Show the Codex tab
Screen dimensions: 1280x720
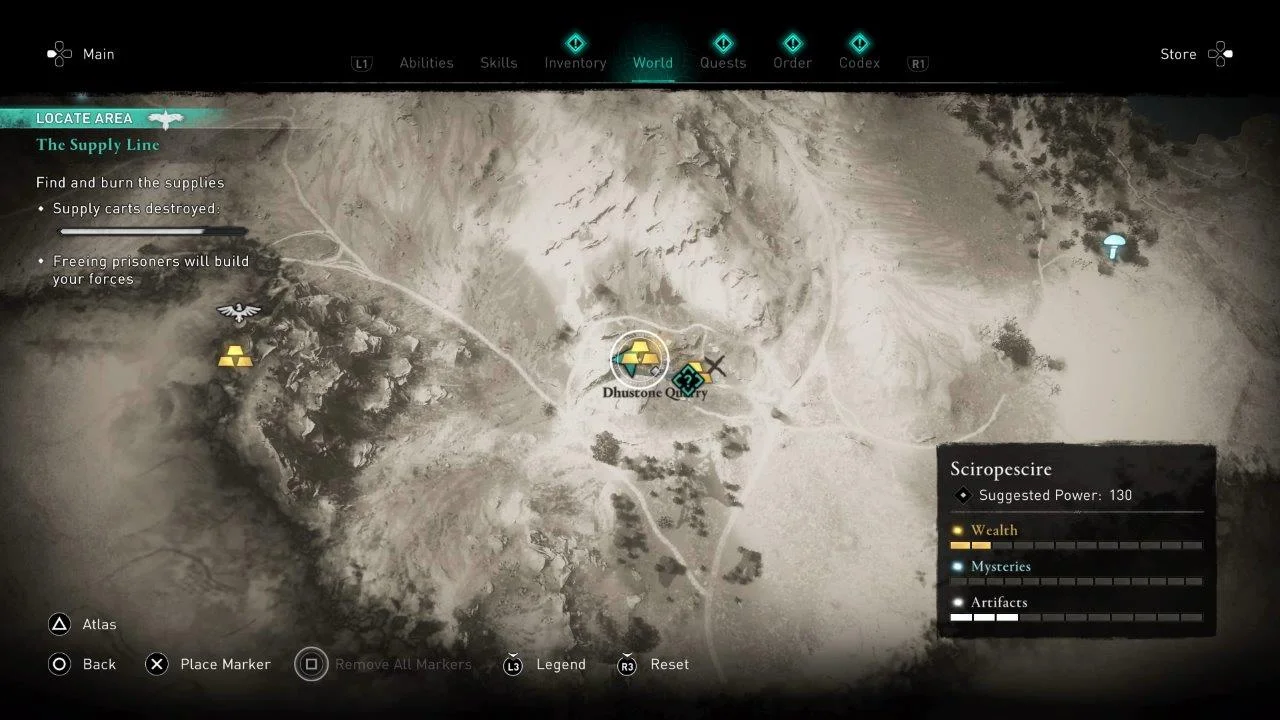(x=859, y=63)
